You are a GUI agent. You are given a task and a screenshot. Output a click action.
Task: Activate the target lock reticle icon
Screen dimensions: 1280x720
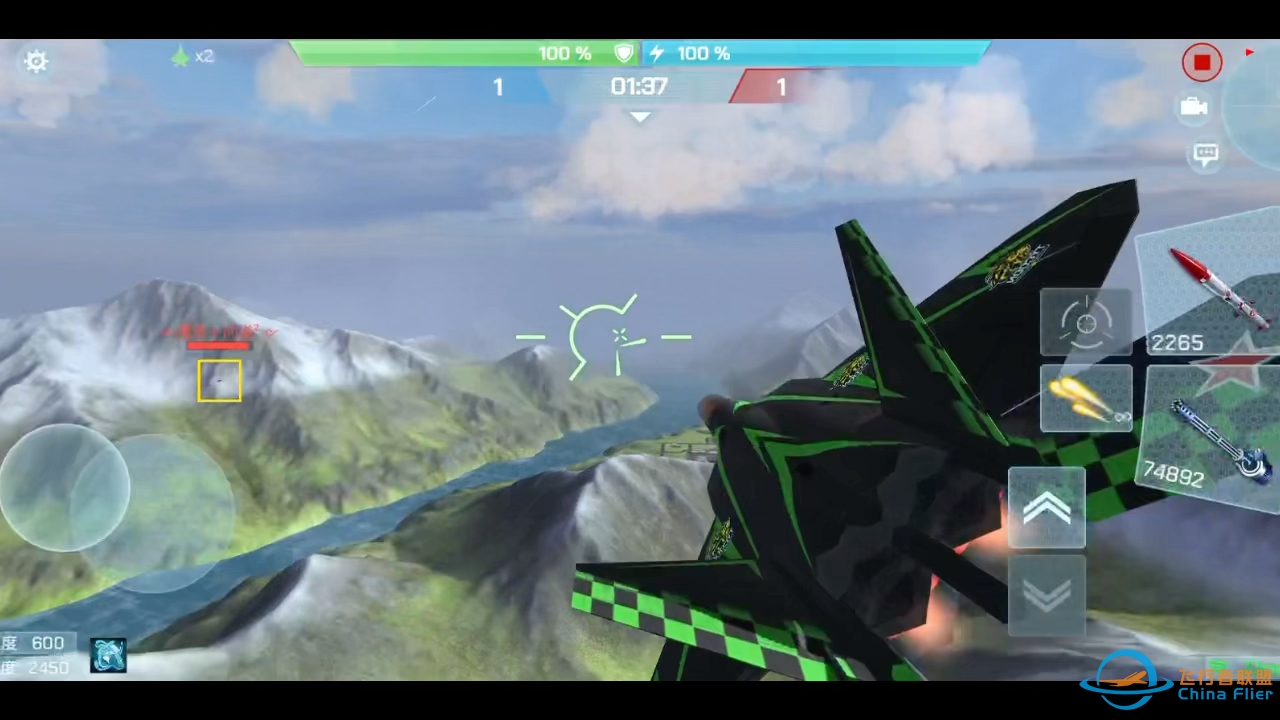(x=1086, y=322)
